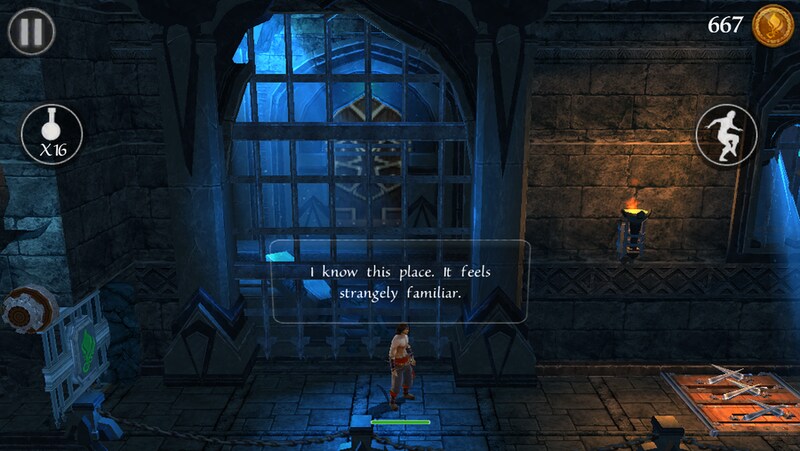Pause the game with the pause button

tap(31, 31)
